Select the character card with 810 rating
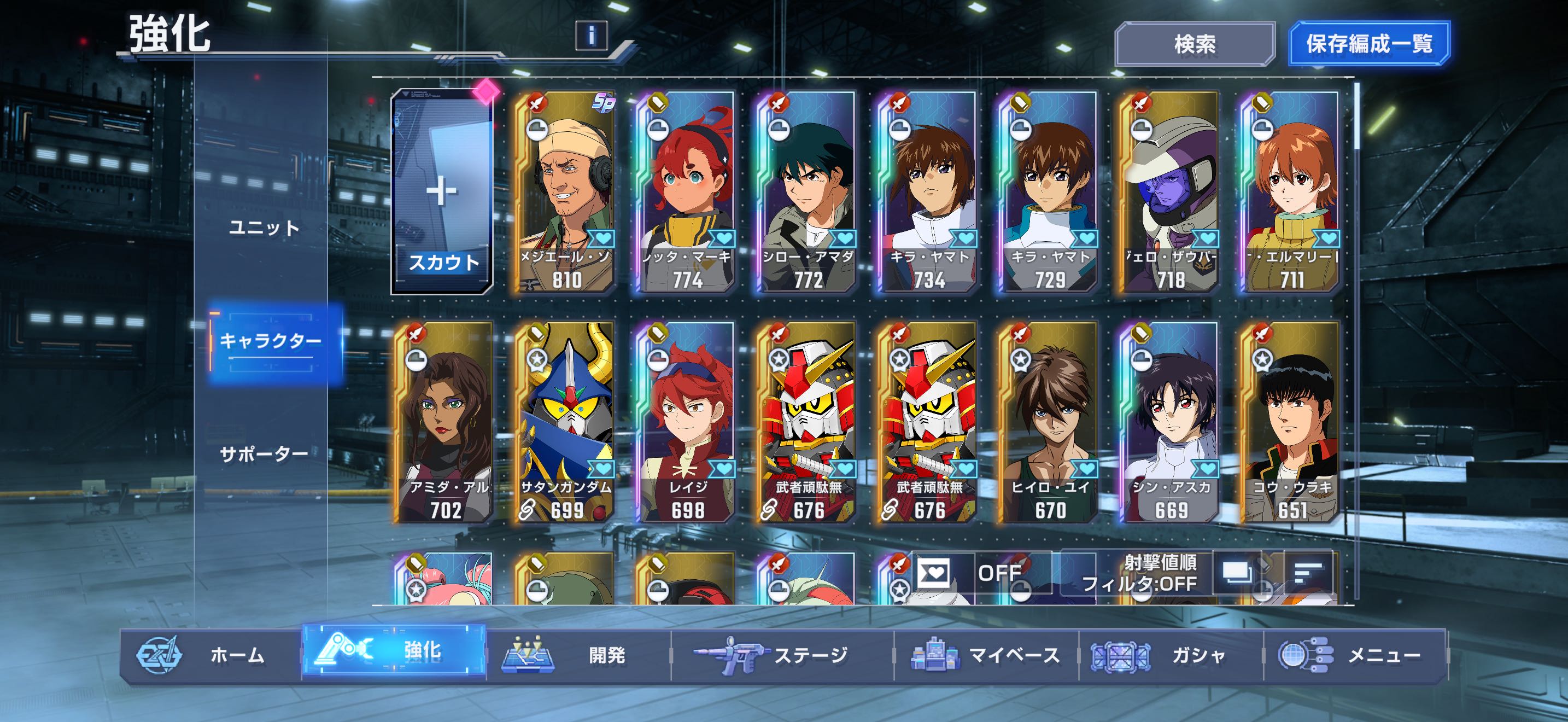 [x=565, y=192]
